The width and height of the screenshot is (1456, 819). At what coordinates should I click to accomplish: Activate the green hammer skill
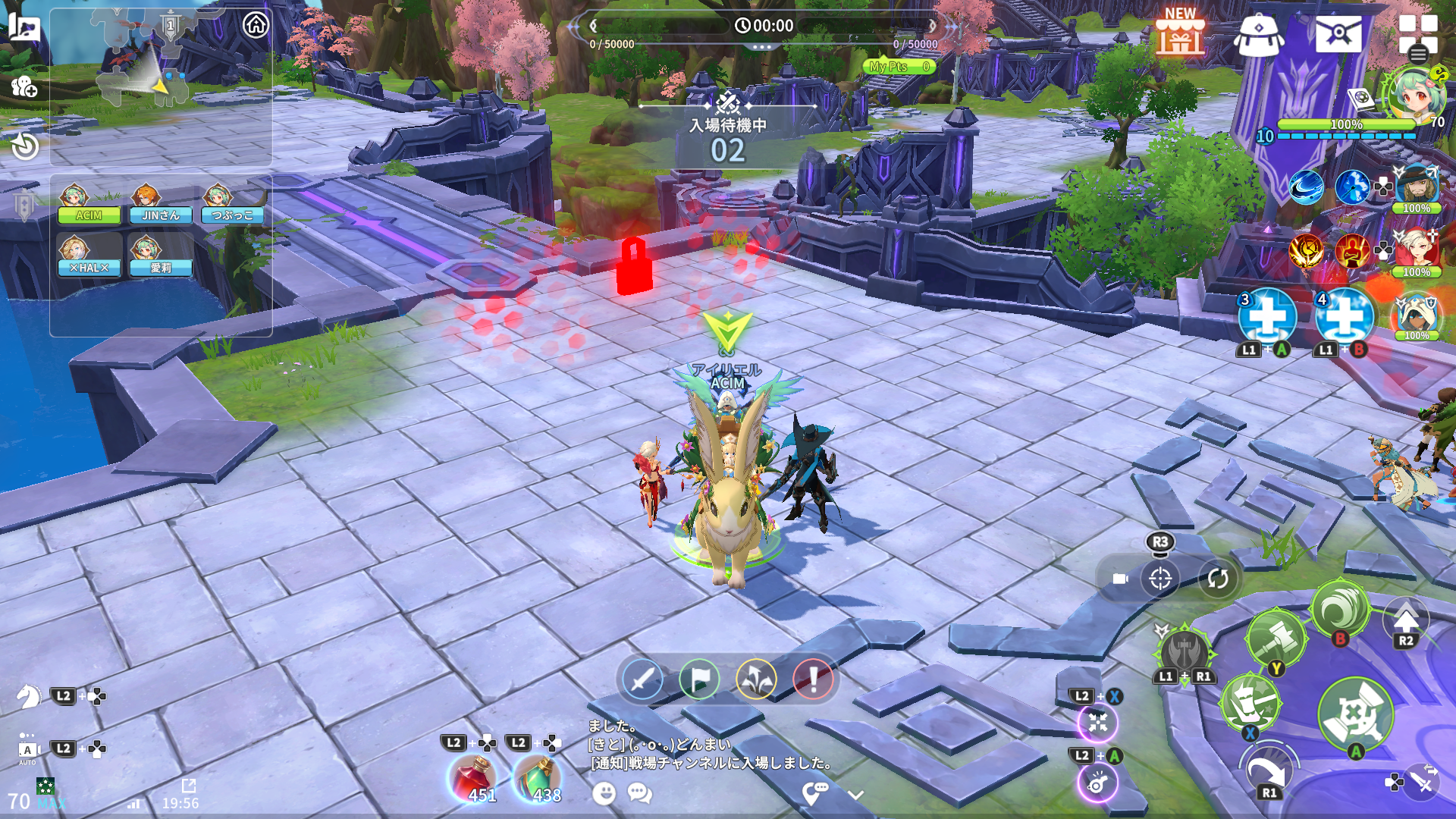pyautogui.click(x=1276, y=638)
